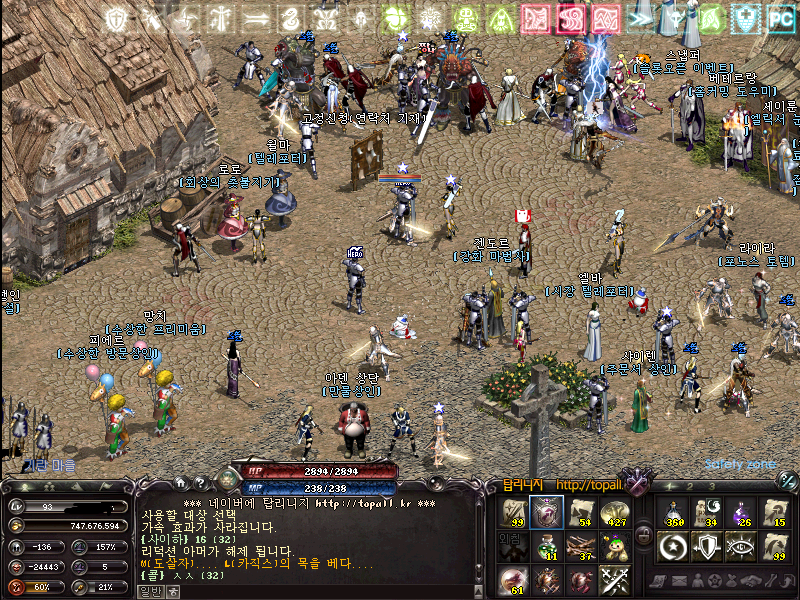This screenshot has height=600, width=800.
Task: Activate the shield with arrows skill
Action: point(708,546)
